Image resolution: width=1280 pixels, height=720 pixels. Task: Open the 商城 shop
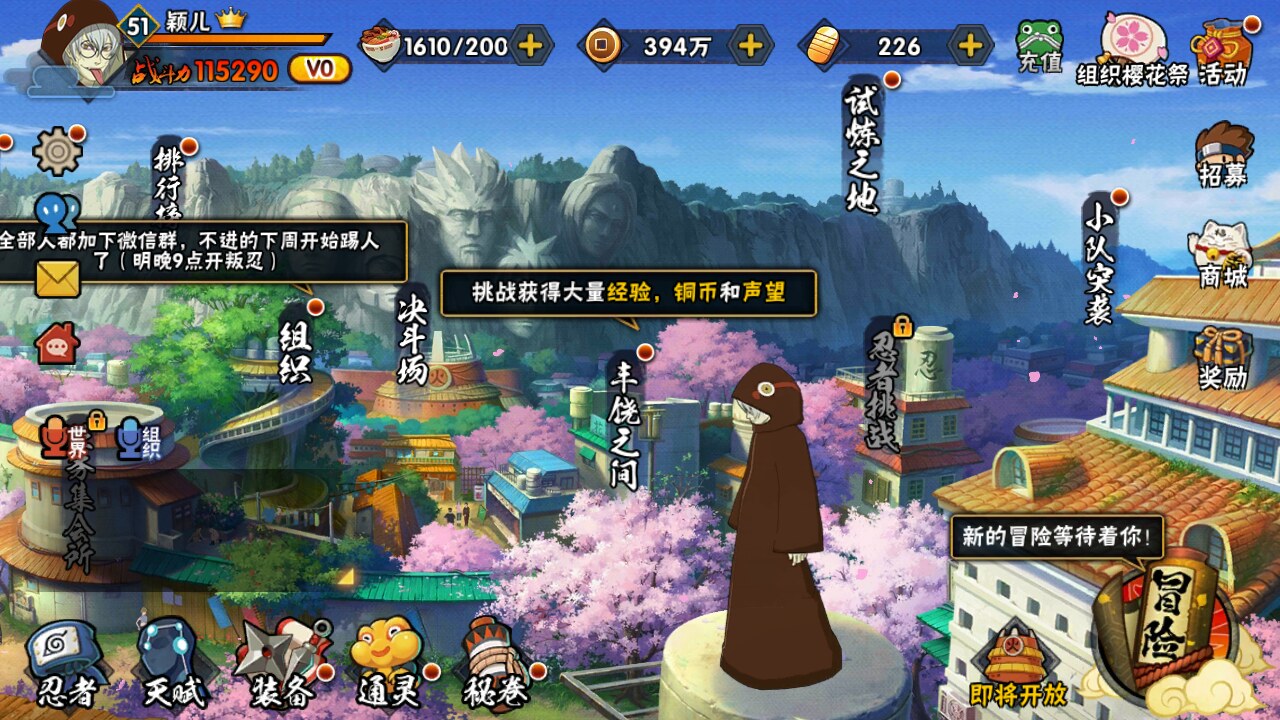[x=1224, y=254]
